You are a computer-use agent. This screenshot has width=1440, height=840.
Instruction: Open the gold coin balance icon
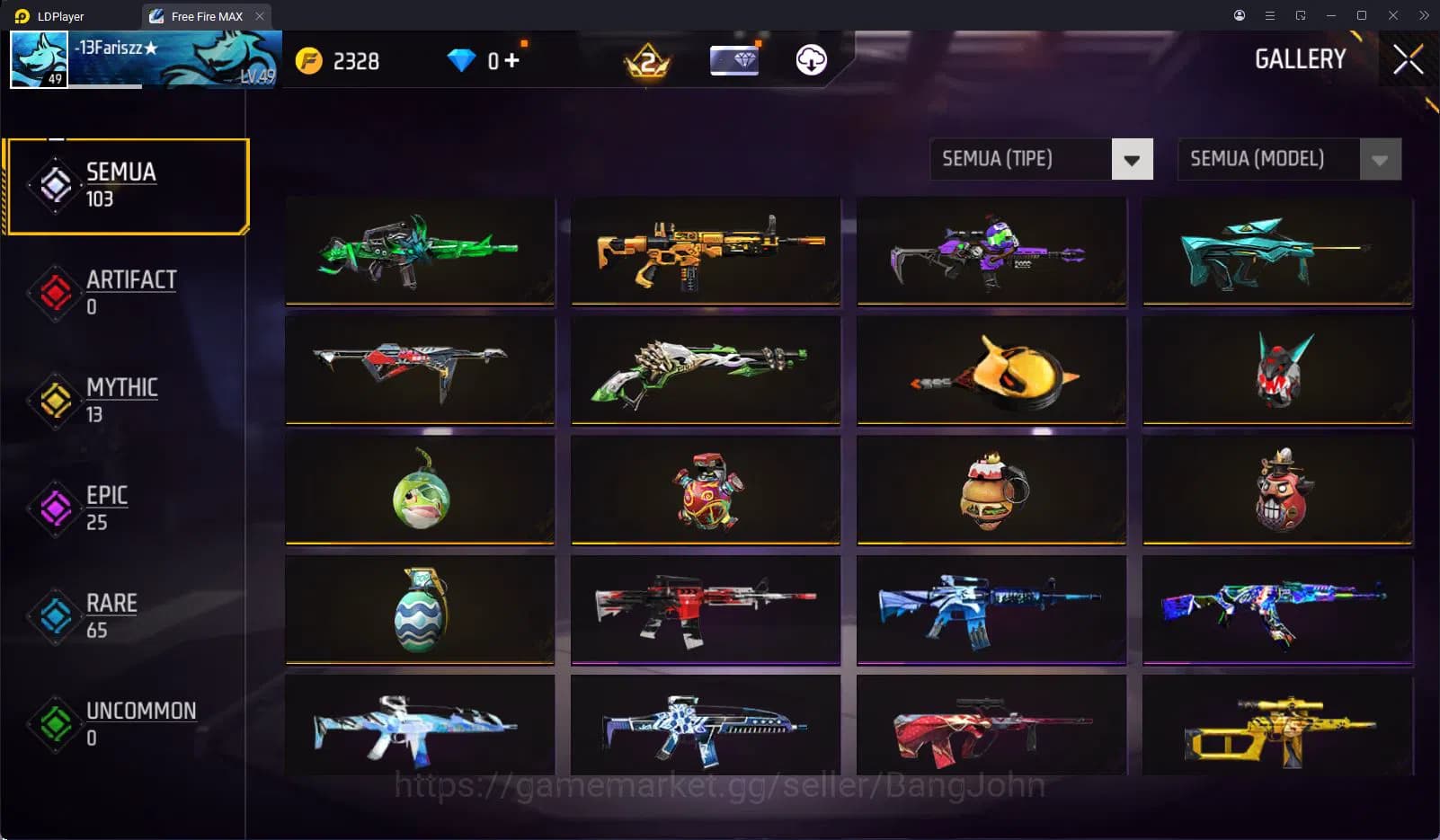tap(309, 60)
